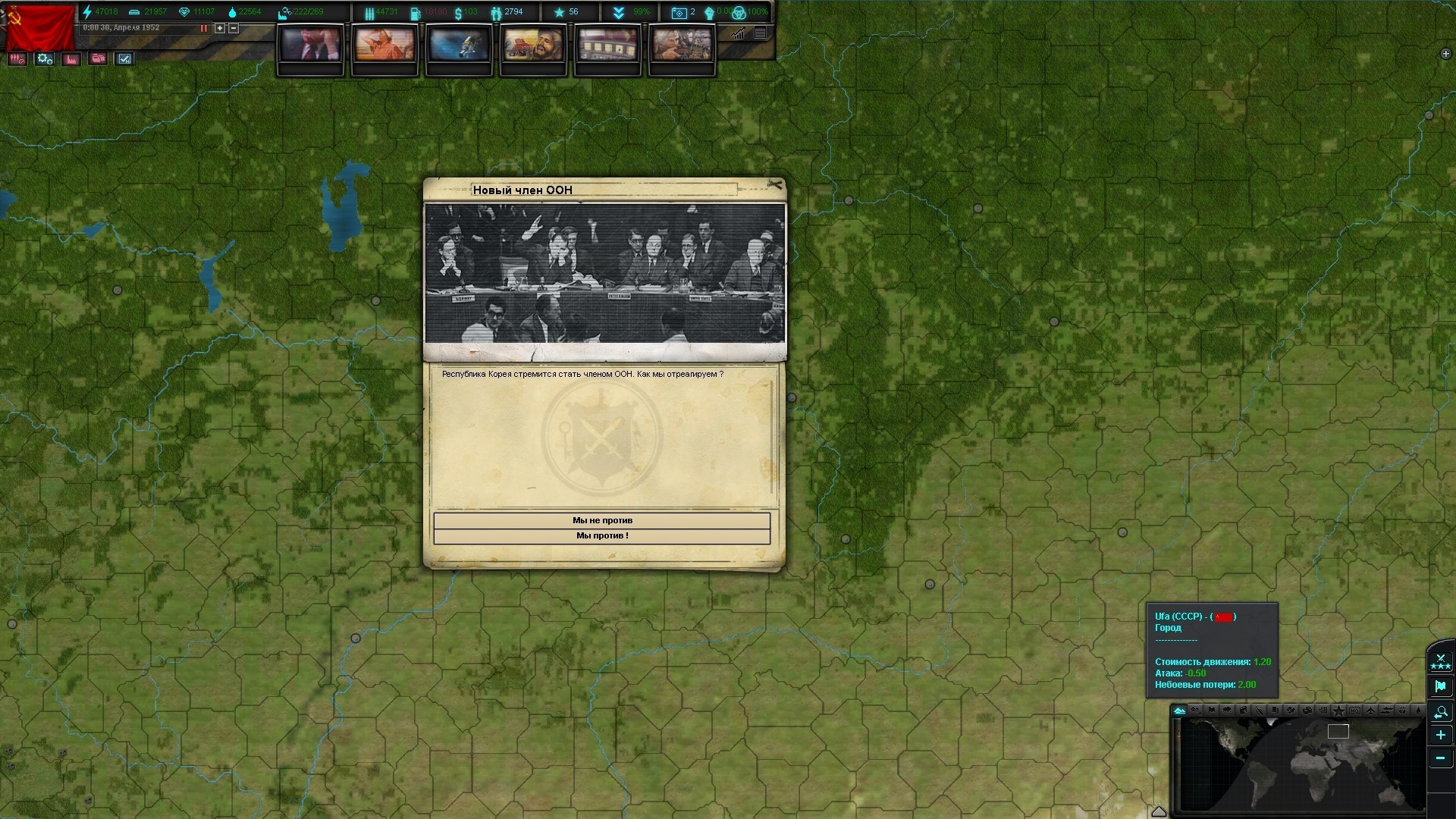Choose the "Мы против !" response

pos(601,536)
